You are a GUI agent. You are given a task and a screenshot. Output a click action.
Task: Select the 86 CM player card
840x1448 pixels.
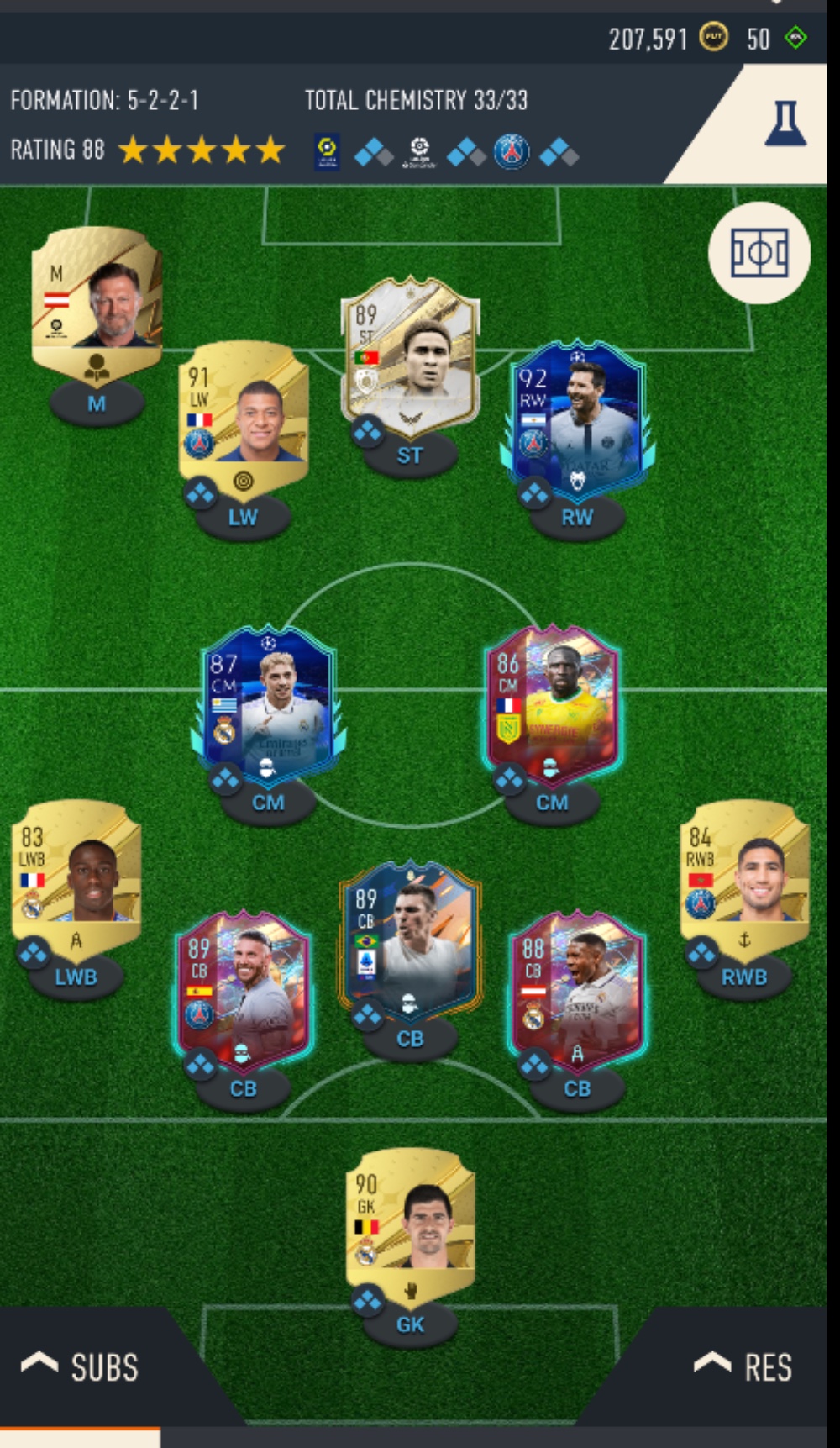pos(552,702)
